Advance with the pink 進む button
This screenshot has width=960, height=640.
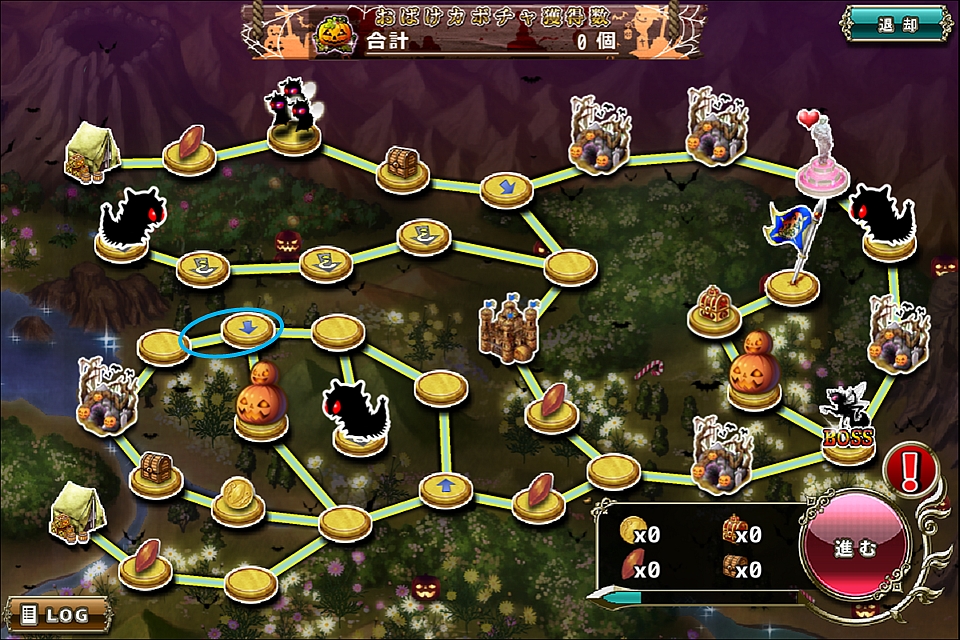[x=854, y=549]
